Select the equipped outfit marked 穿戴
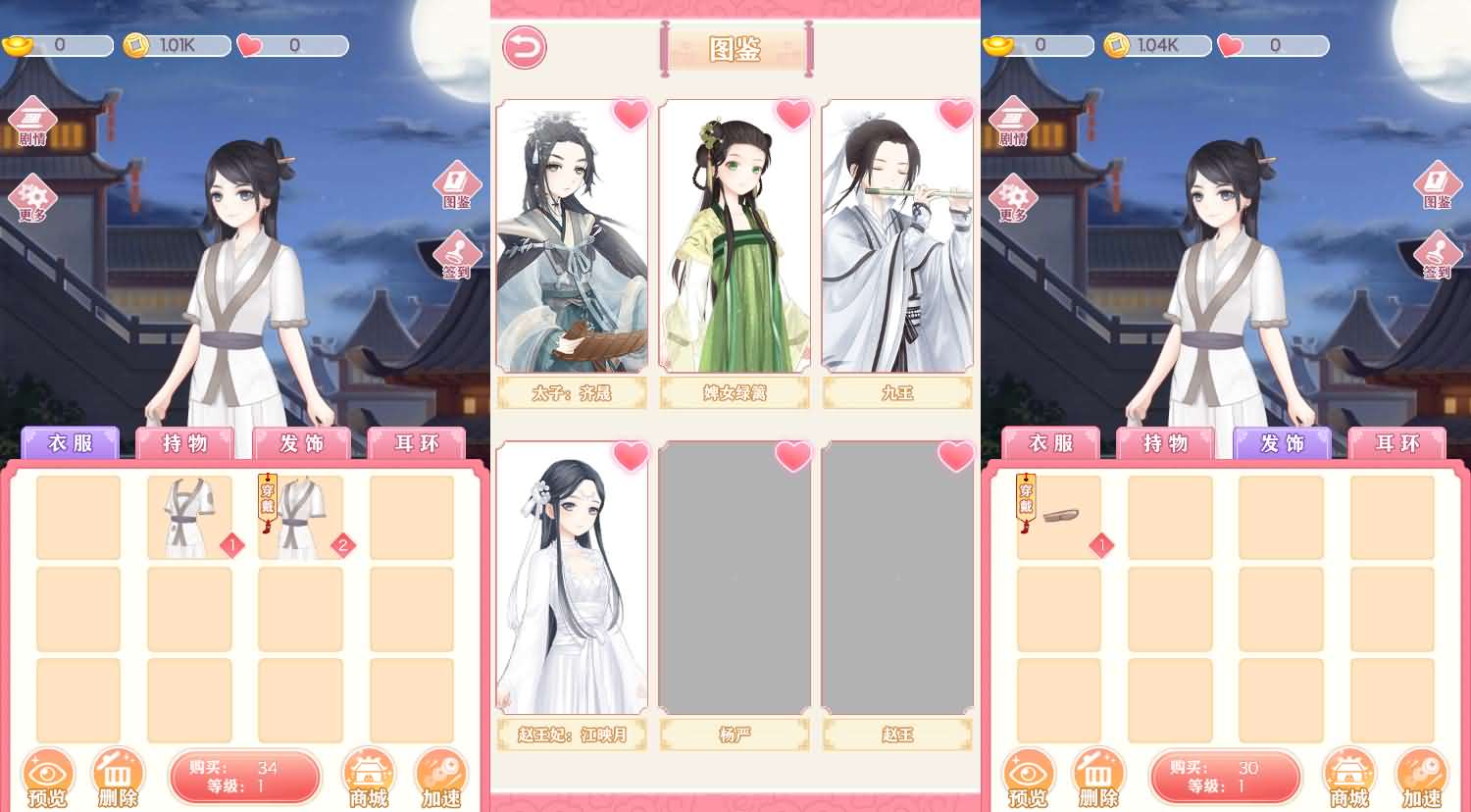1471x812 pixels. (300, 515)
